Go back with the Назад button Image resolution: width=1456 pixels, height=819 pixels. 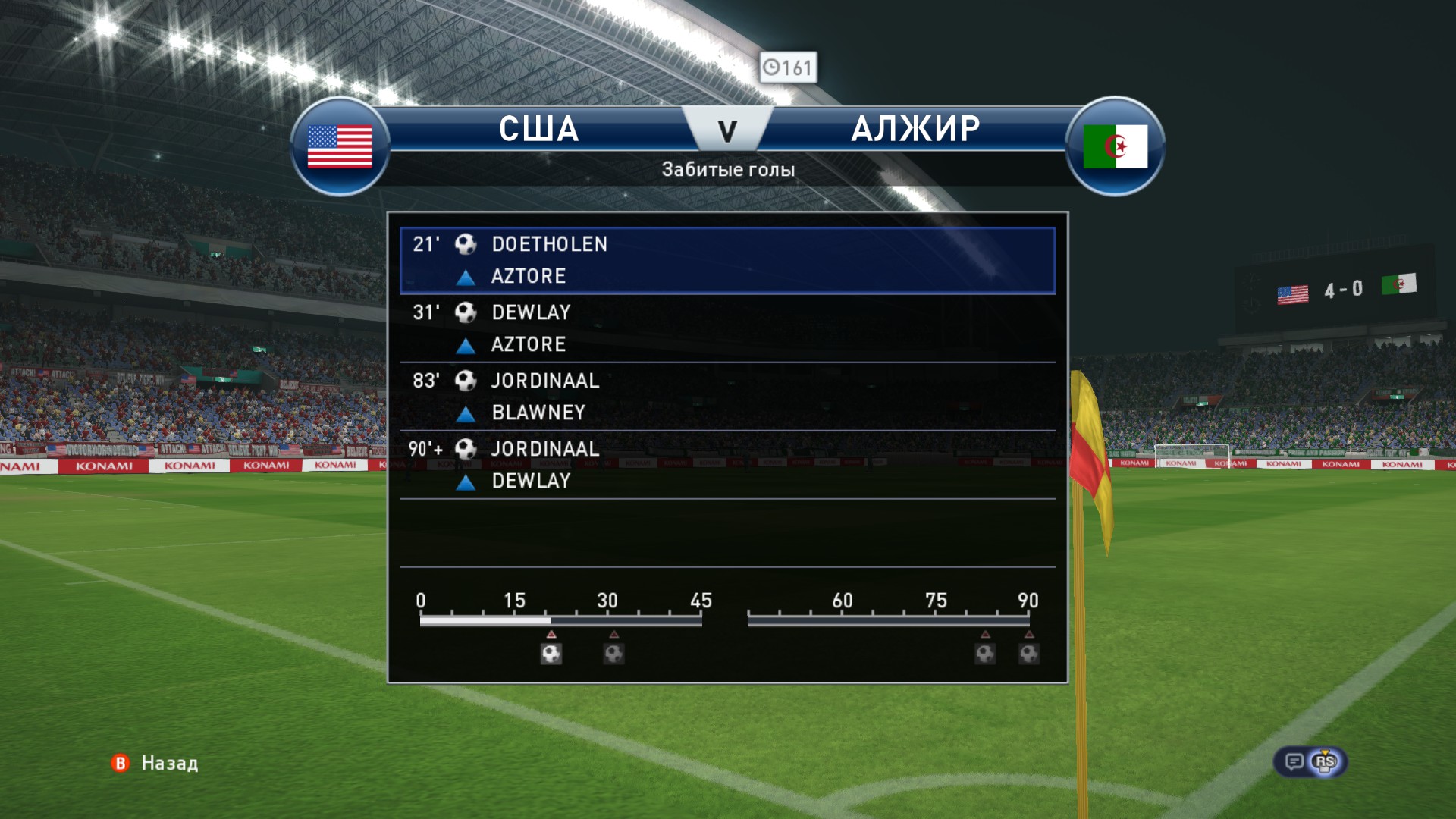[x=155, y=763]
